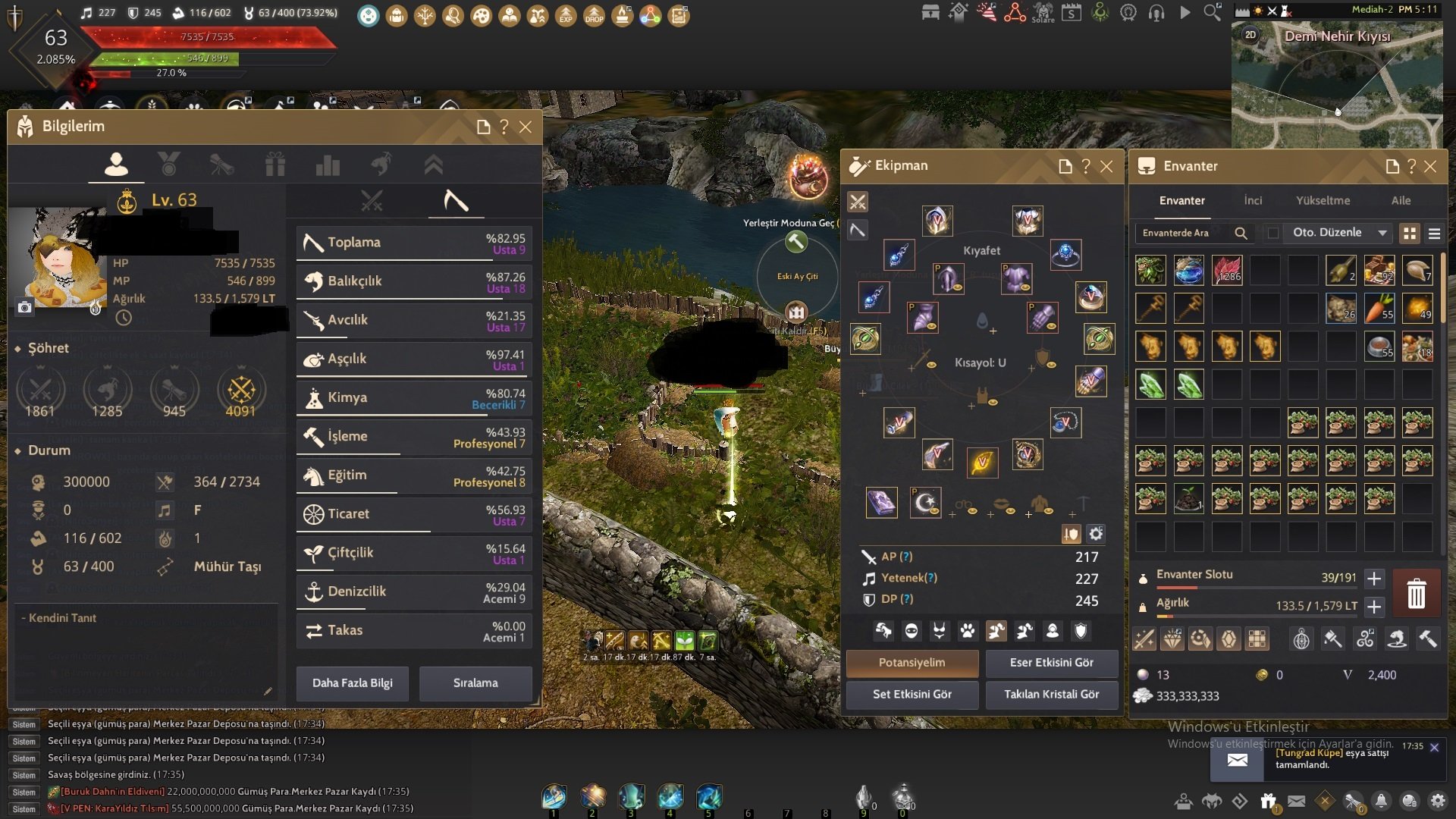The height and width of the screenshot is (819, 1456).
Task: Open Daha Fazla Bilgi details
Action: click(x=352, y=683)
